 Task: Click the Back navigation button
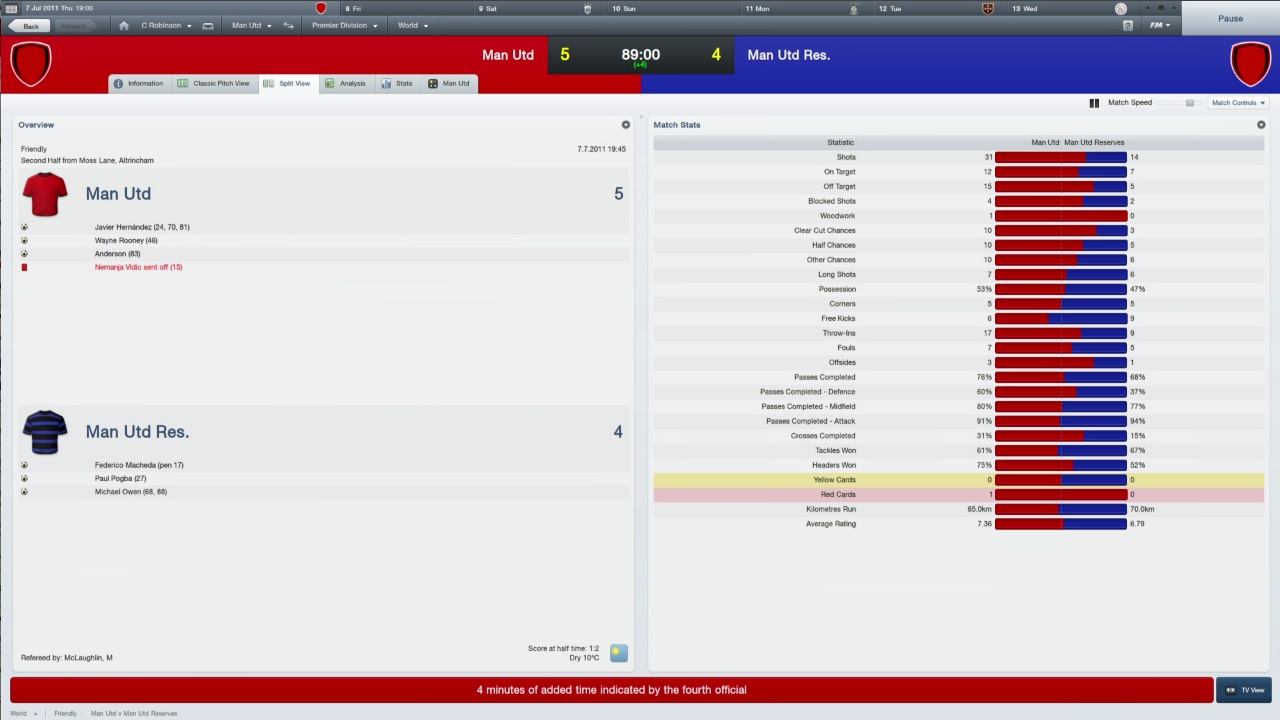(x=31, y=25)
